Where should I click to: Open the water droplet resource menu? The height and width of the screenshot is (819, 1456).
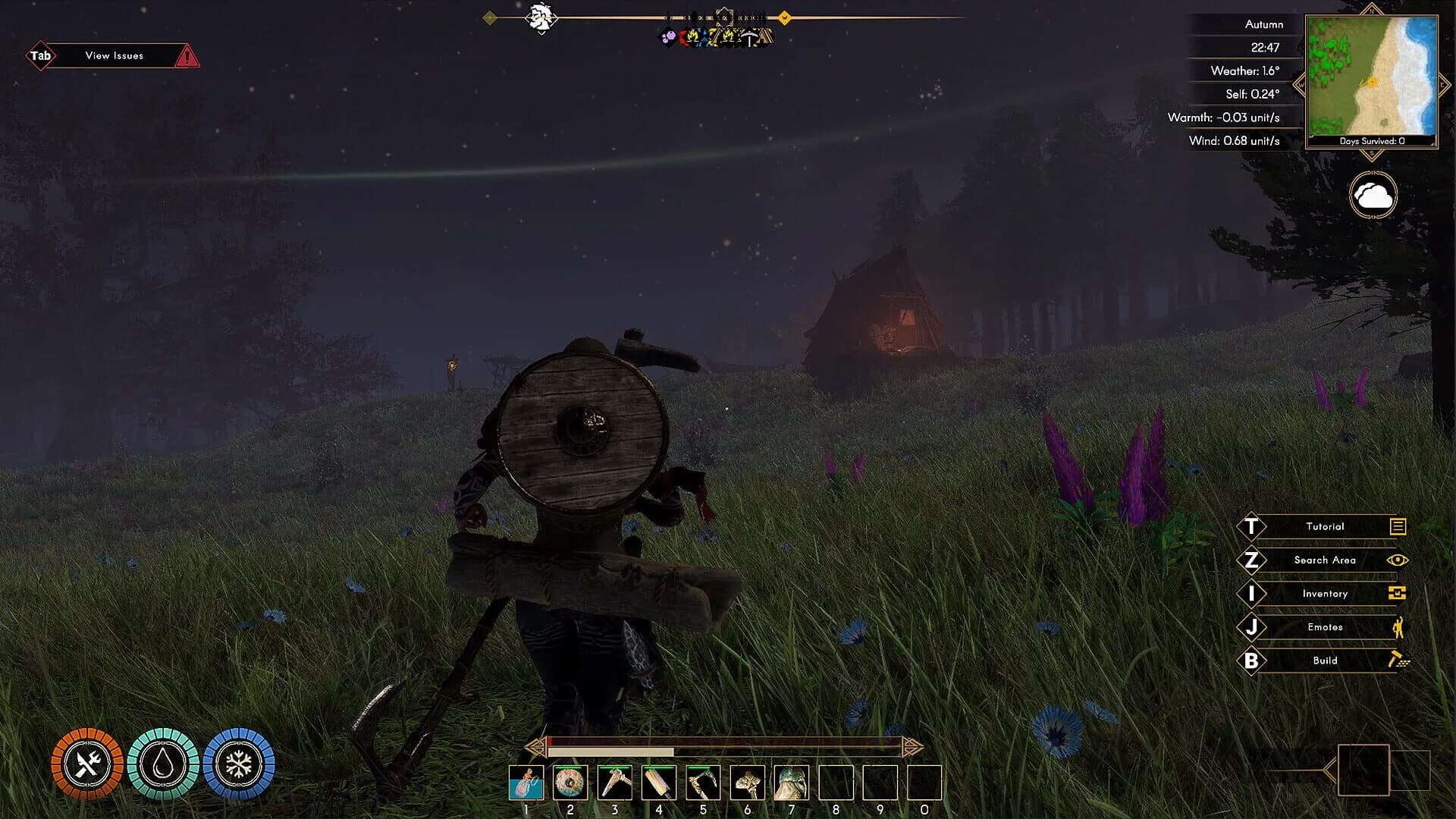pos(164,765)
